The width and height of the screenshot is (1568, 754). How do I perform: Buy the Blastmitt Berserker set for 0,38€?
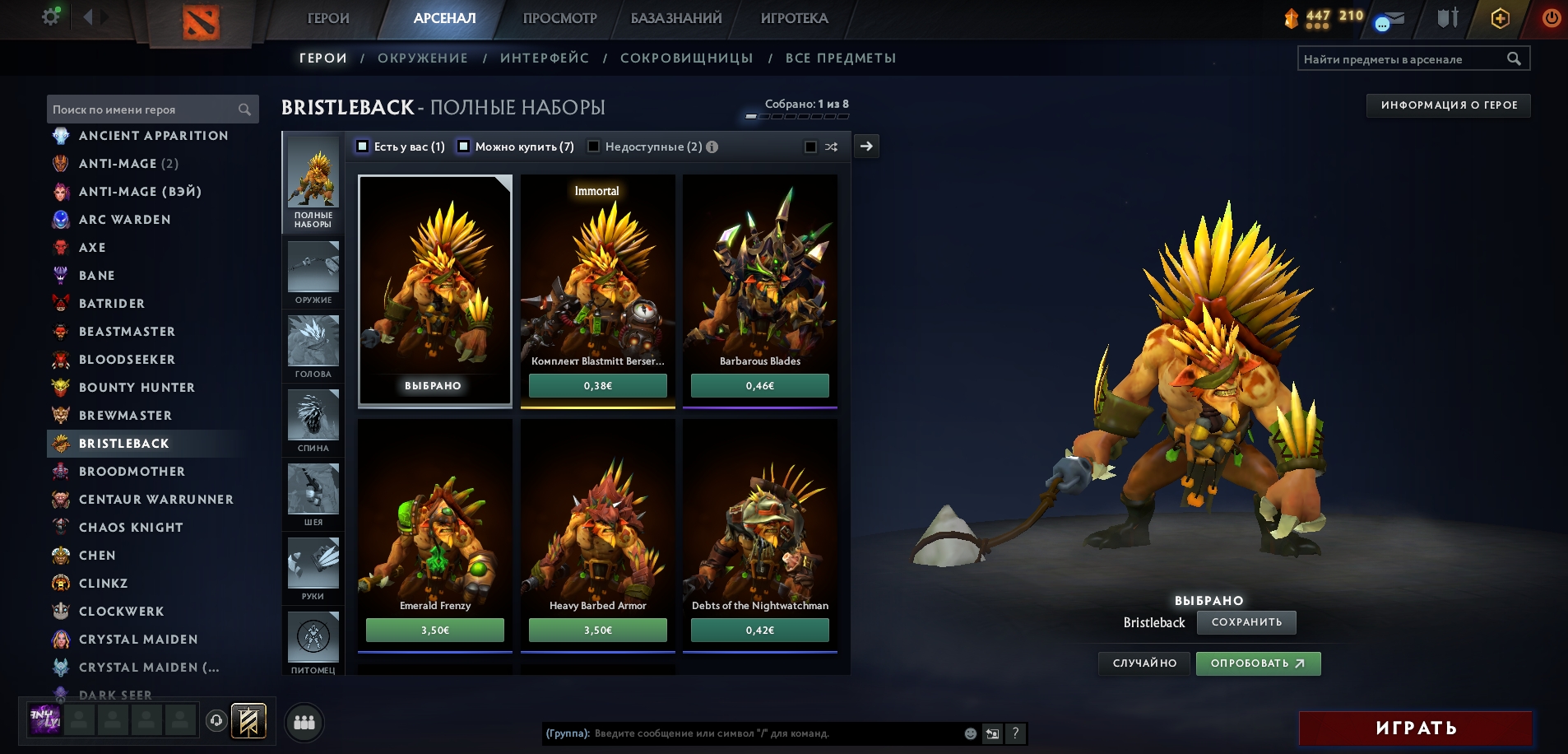click(597, 385)
